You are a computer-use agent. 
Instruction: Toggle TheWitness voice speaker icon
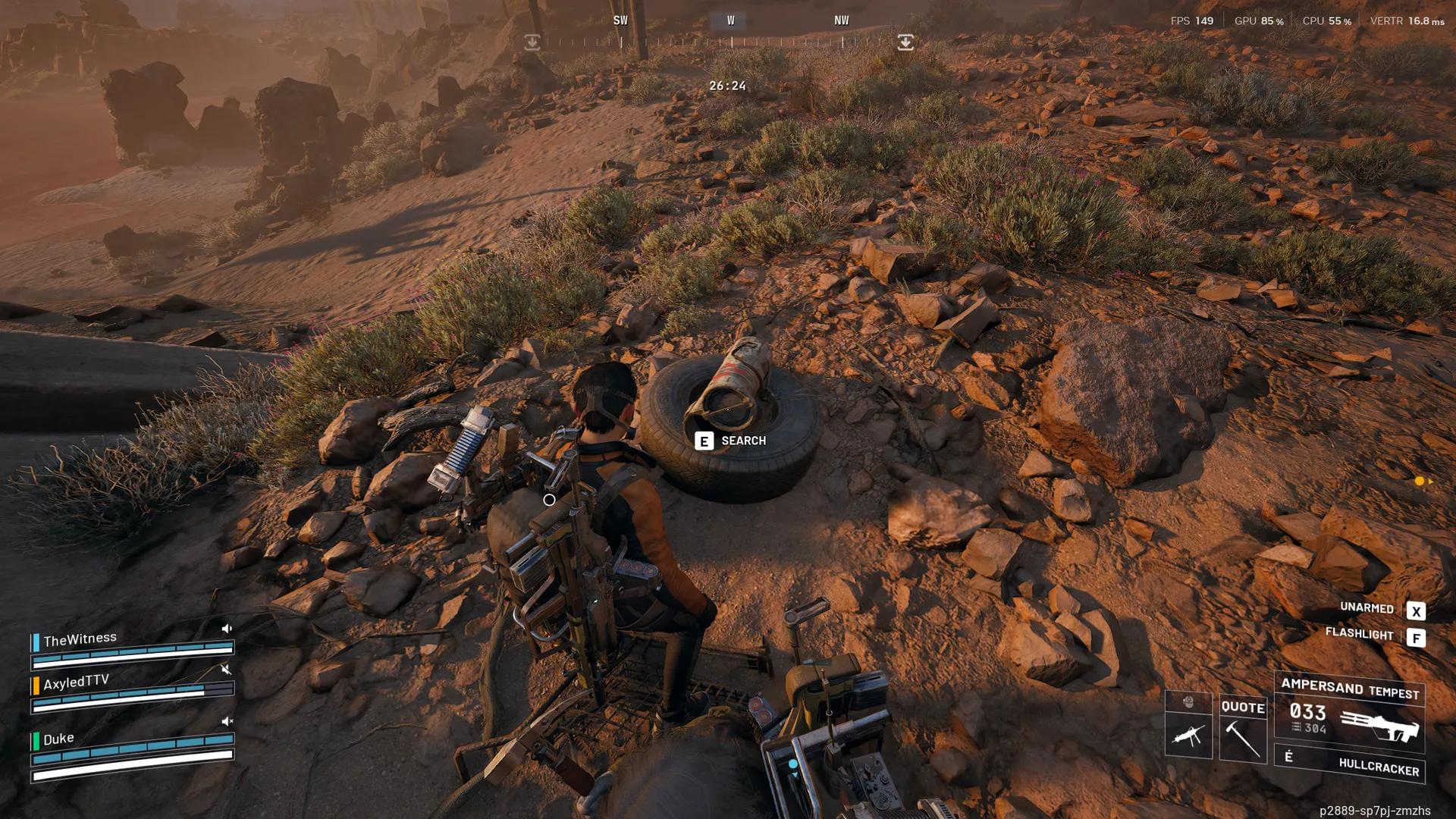[x=227, y=629]
